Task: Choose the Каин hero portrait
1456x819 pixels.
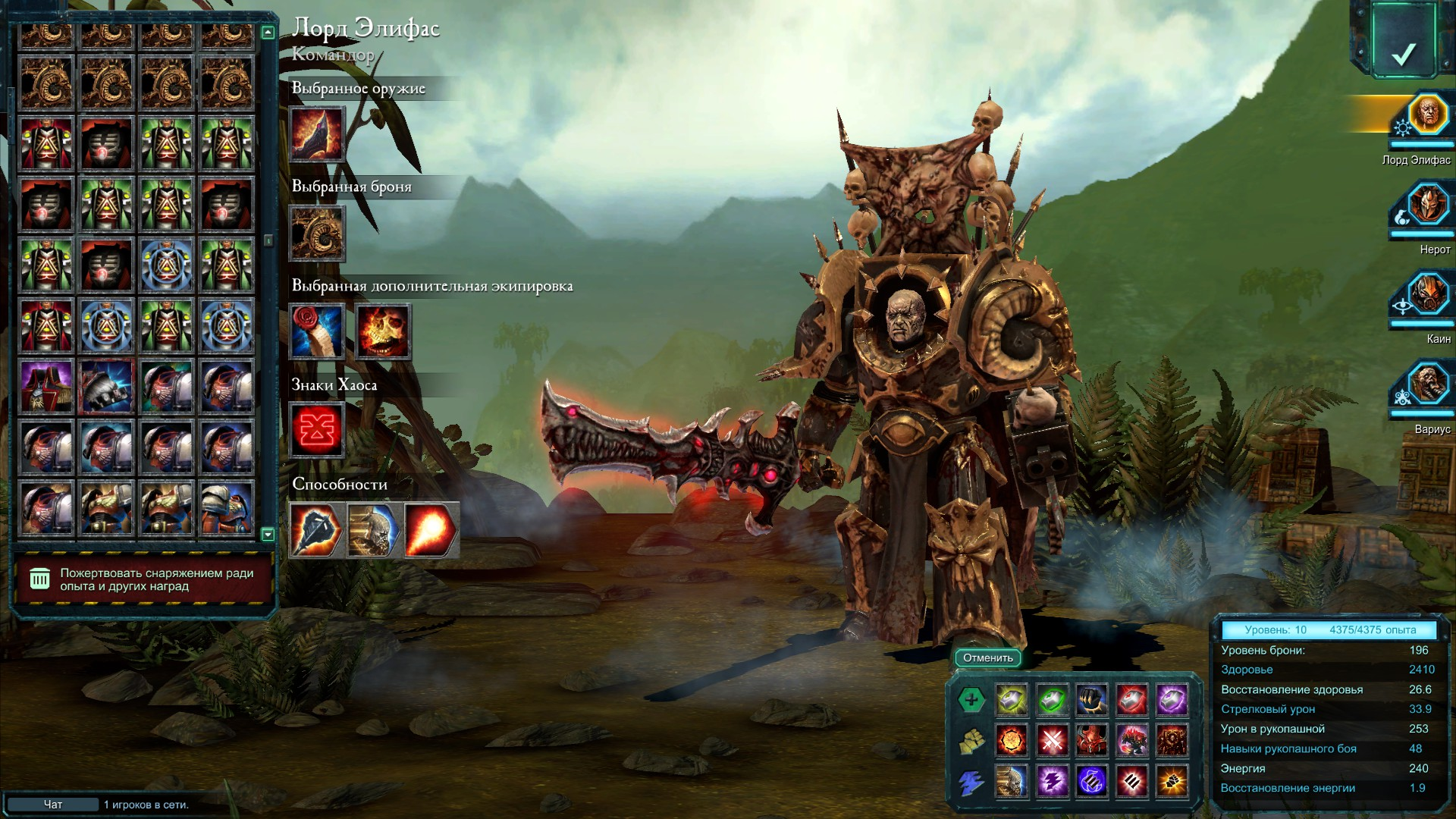Action: click(1427, 294)
